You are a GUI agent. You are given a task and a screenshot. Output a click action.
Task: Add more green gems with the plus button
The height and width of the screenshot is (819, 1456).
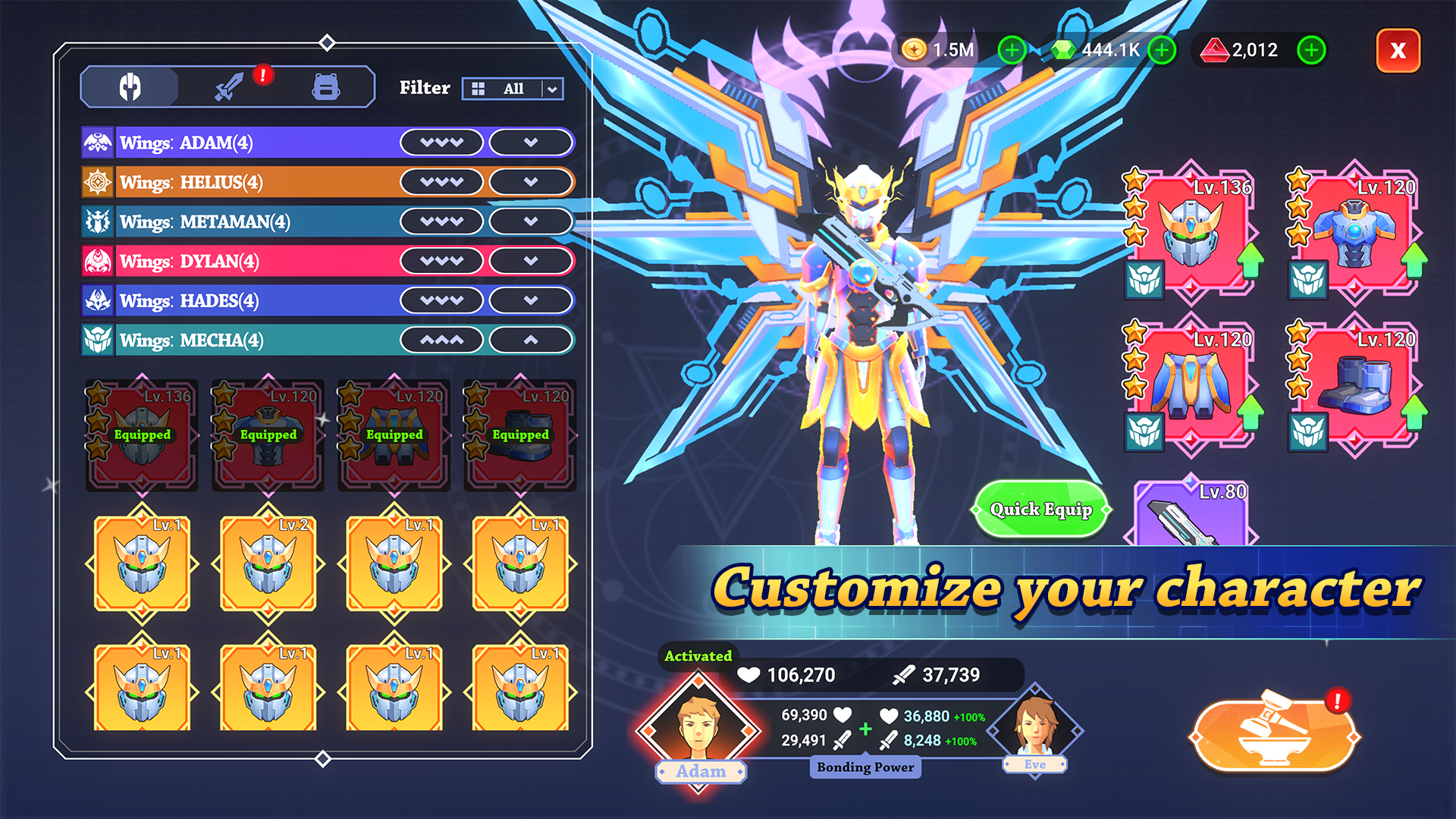coord(1162,51)
